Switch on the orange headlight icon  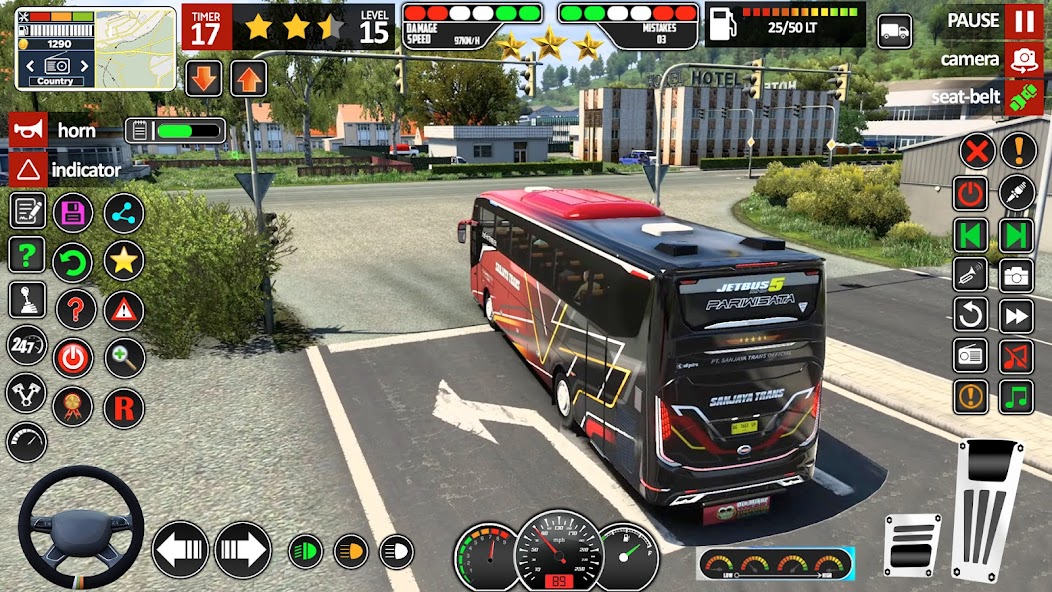tap(350, 550)
